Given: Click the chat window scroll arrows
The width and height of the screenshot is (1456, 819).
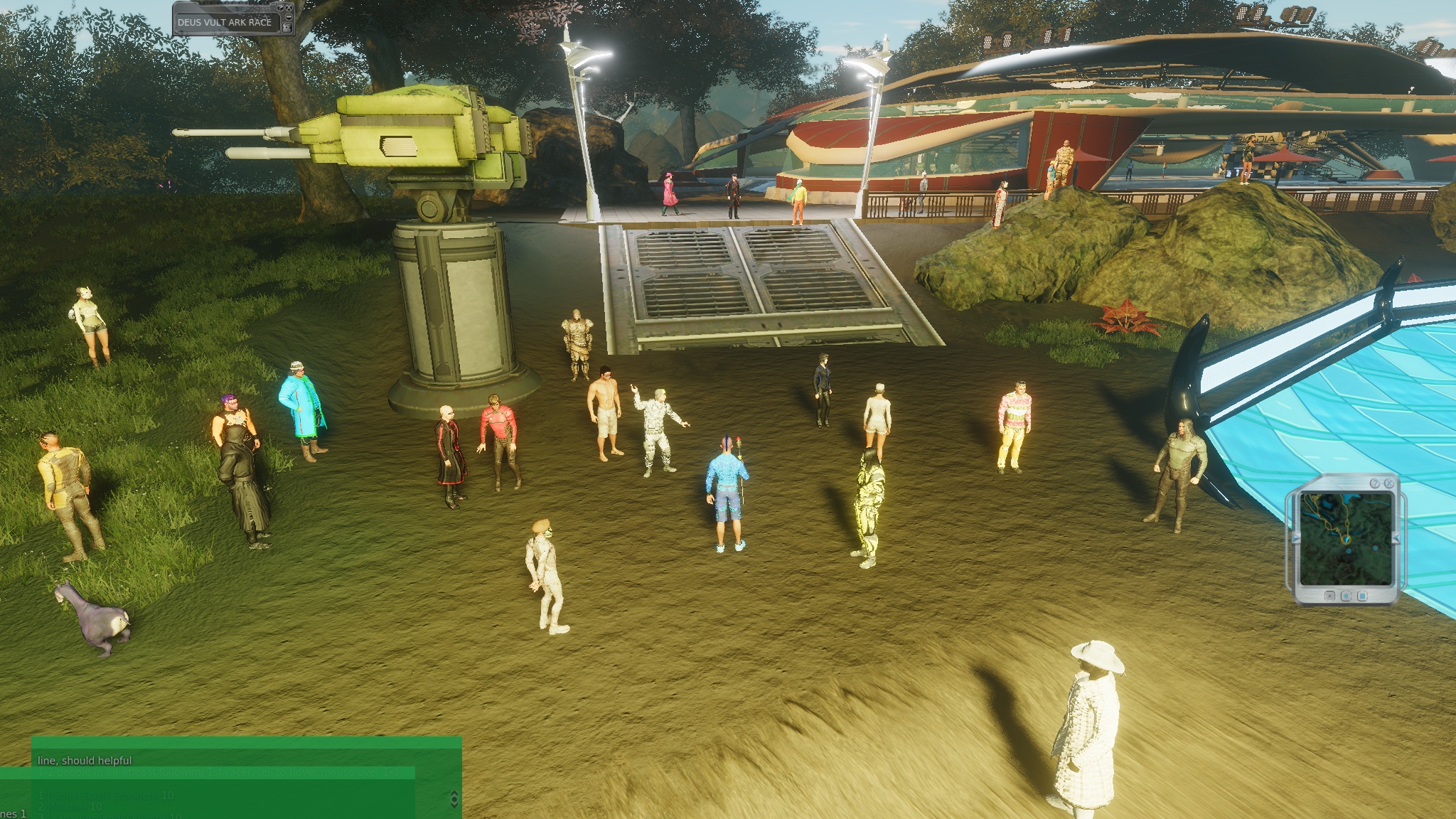Looking at the screenshot, I should point(454,799).
